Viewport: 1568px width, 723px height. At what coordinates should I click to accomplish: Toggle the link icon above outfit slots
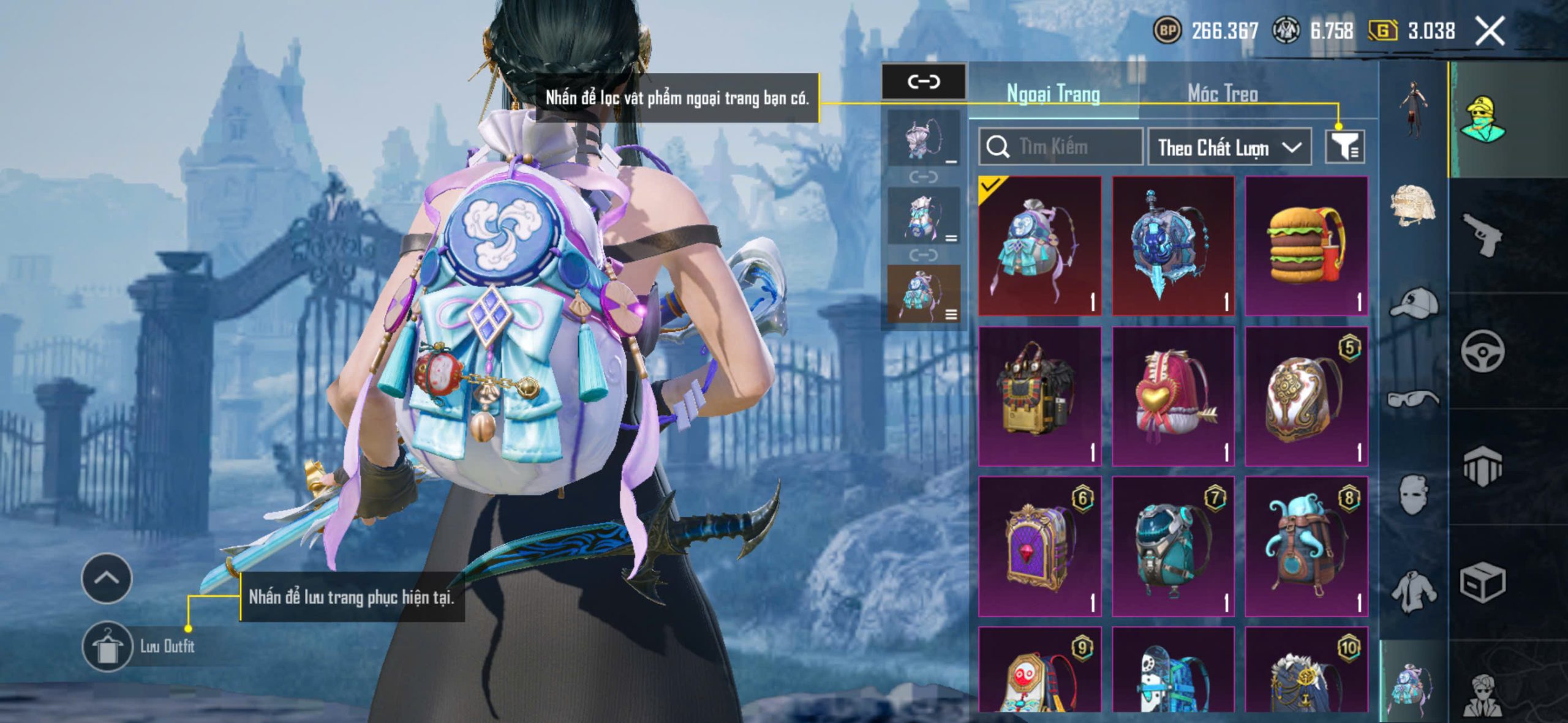[x=923, y=81]
